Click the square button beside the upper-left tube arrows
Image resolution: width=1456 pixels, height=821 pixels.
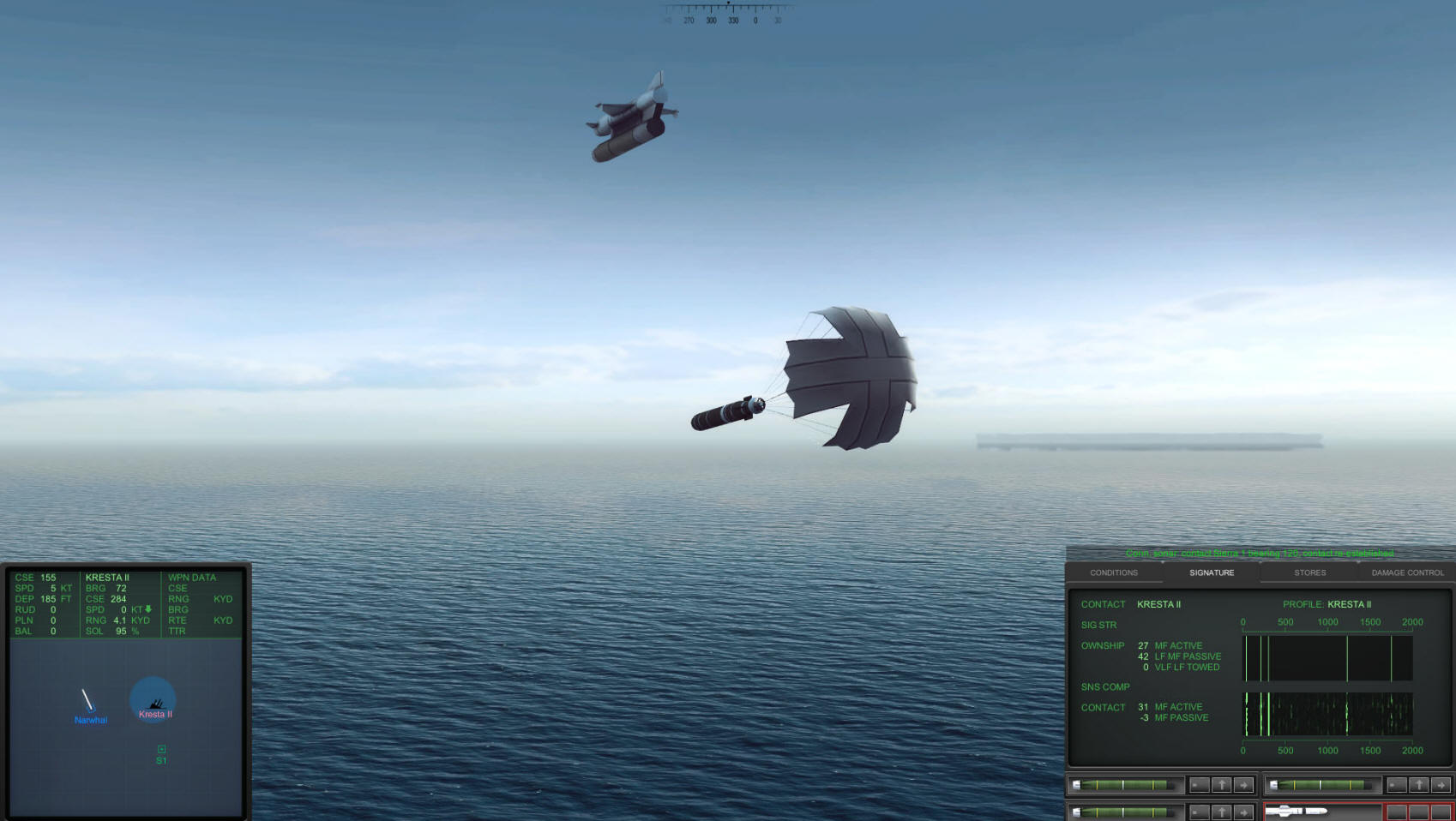tap(1199, 785)
